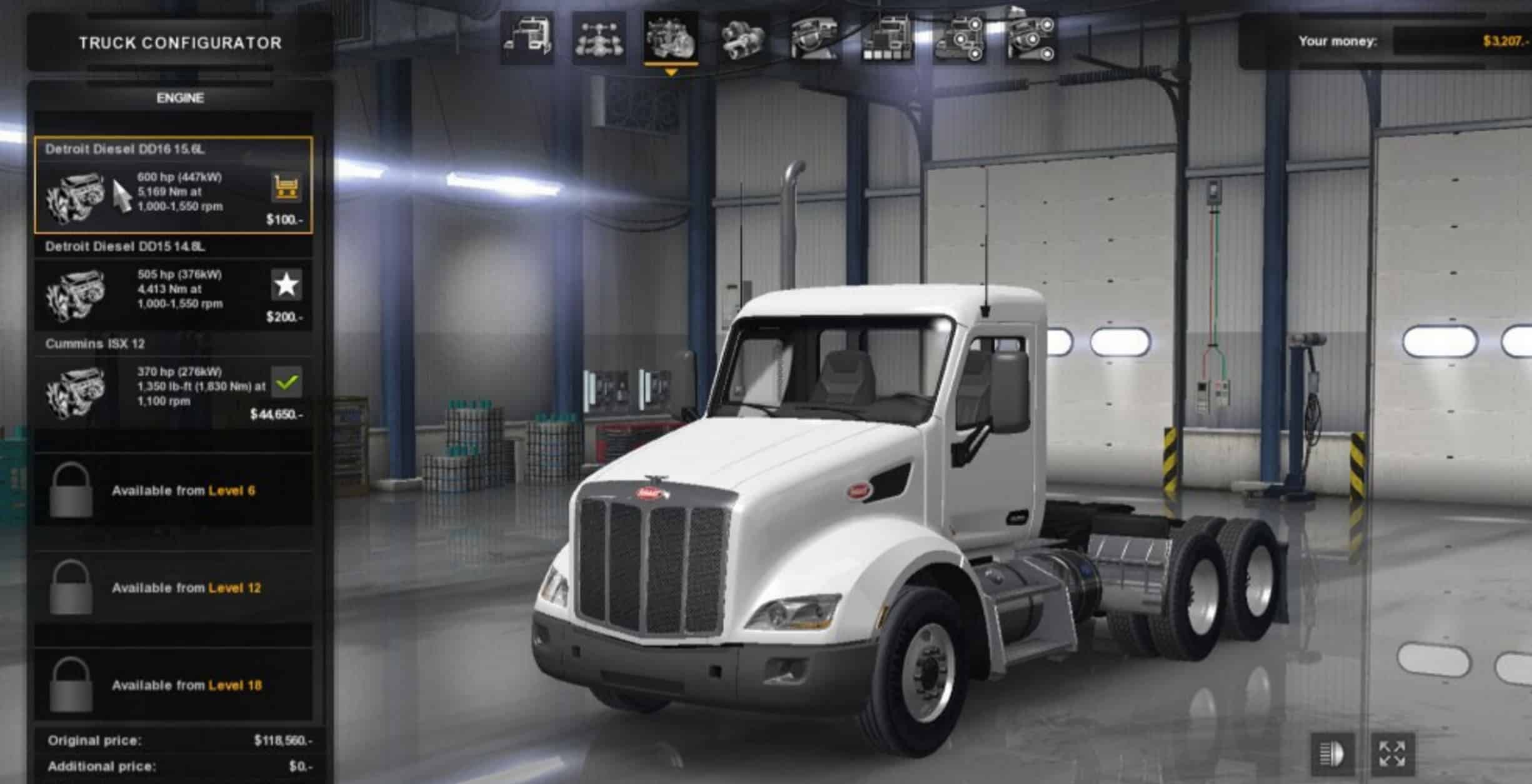Select the engine category tab
Viewport: 1532px width, 784px height.
(x=671, y=39)
